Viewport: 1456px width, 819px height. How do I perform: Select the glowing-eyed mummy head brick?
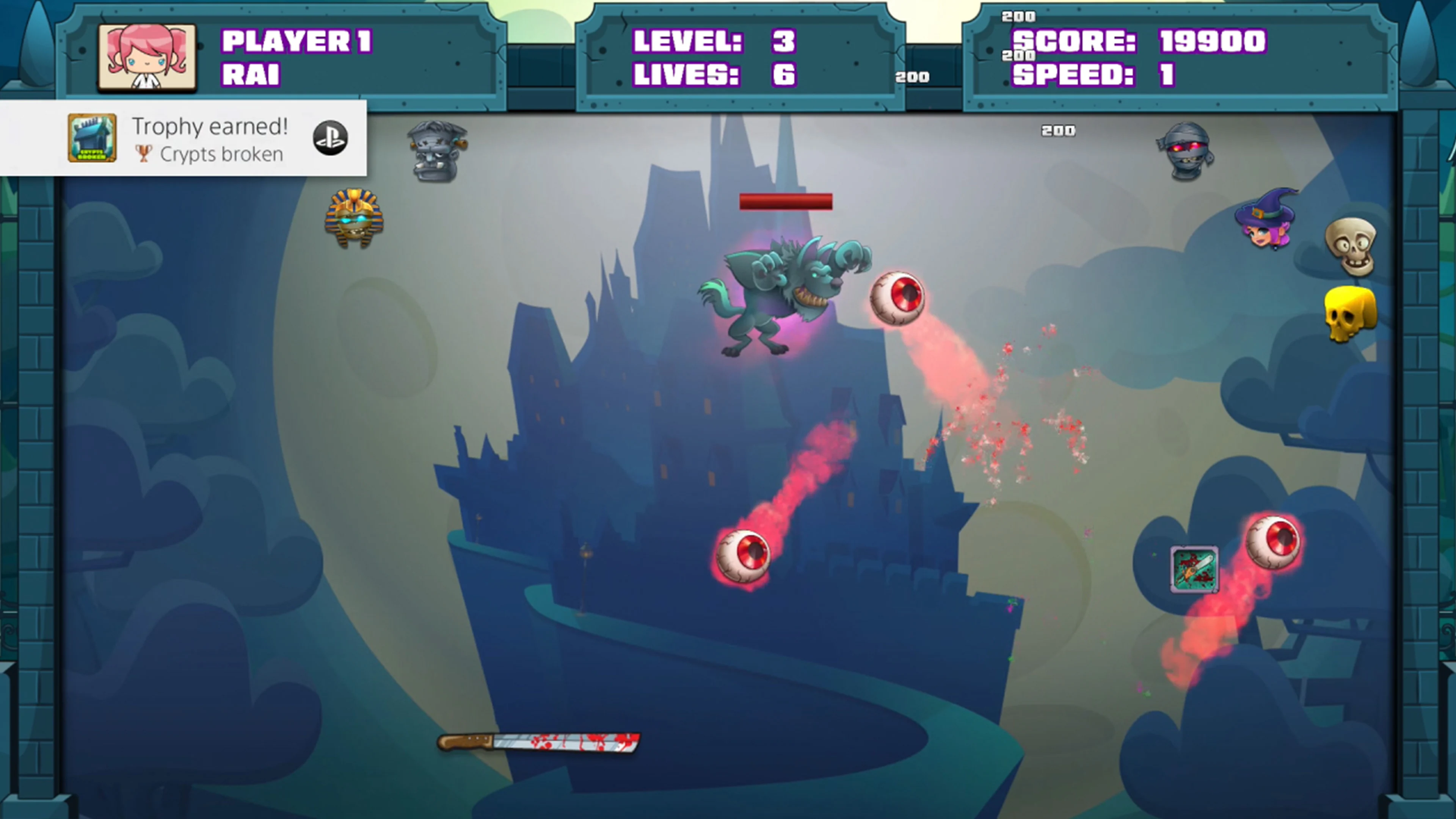click(1185, 152)
